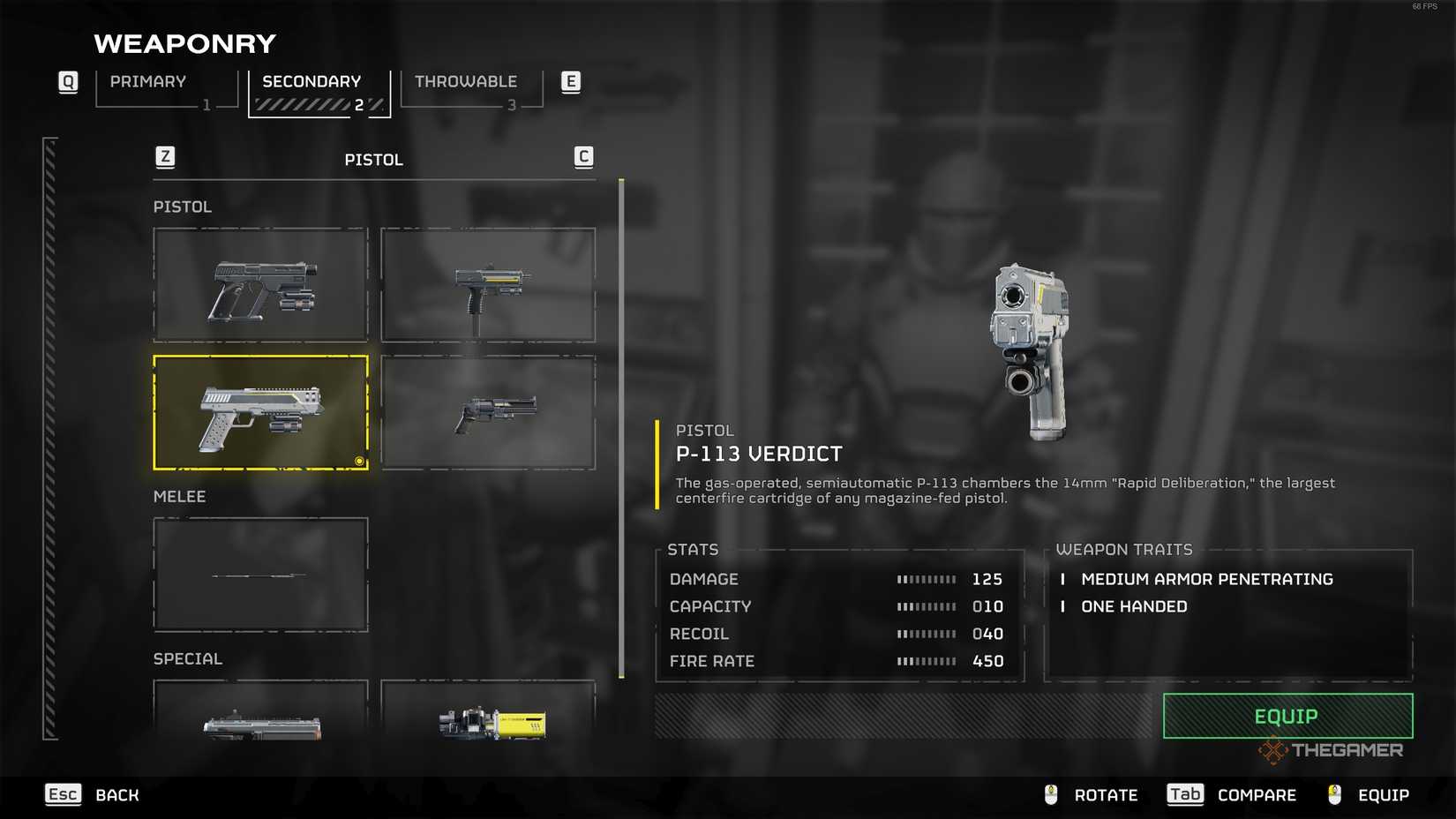Choose the grey launcher under Special
This screenshot has height=819, width=1456.
click(x=260, y=711)
